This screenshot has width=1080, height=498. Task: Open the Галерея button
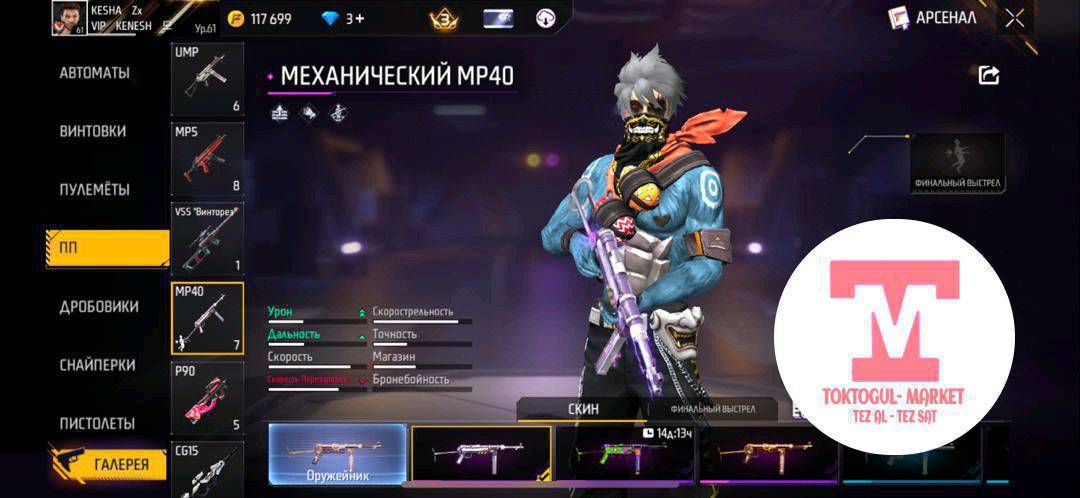[x=108, y=464]
